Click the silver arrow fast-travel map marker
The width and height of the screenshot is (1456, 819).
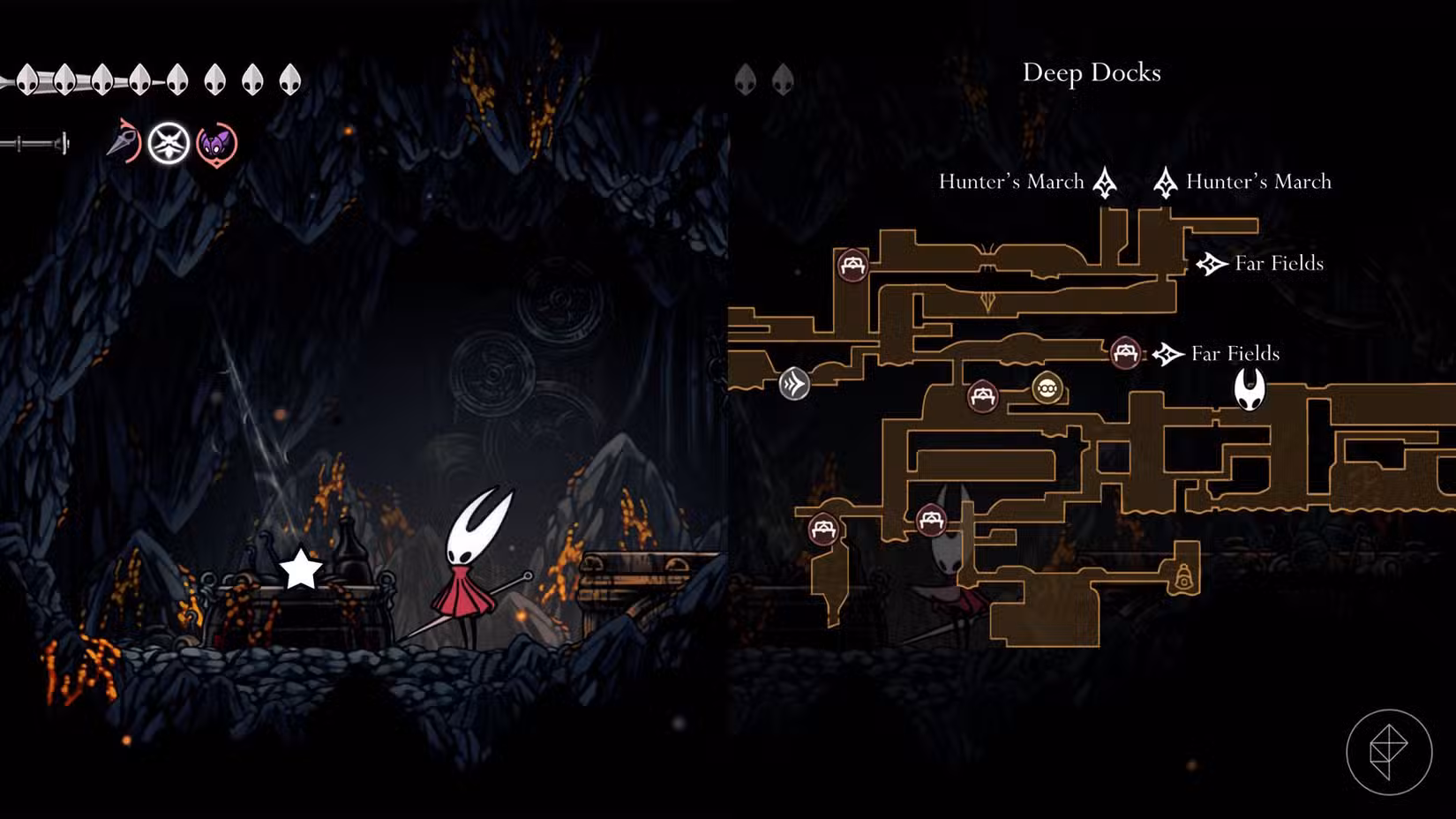click(794, 384)
